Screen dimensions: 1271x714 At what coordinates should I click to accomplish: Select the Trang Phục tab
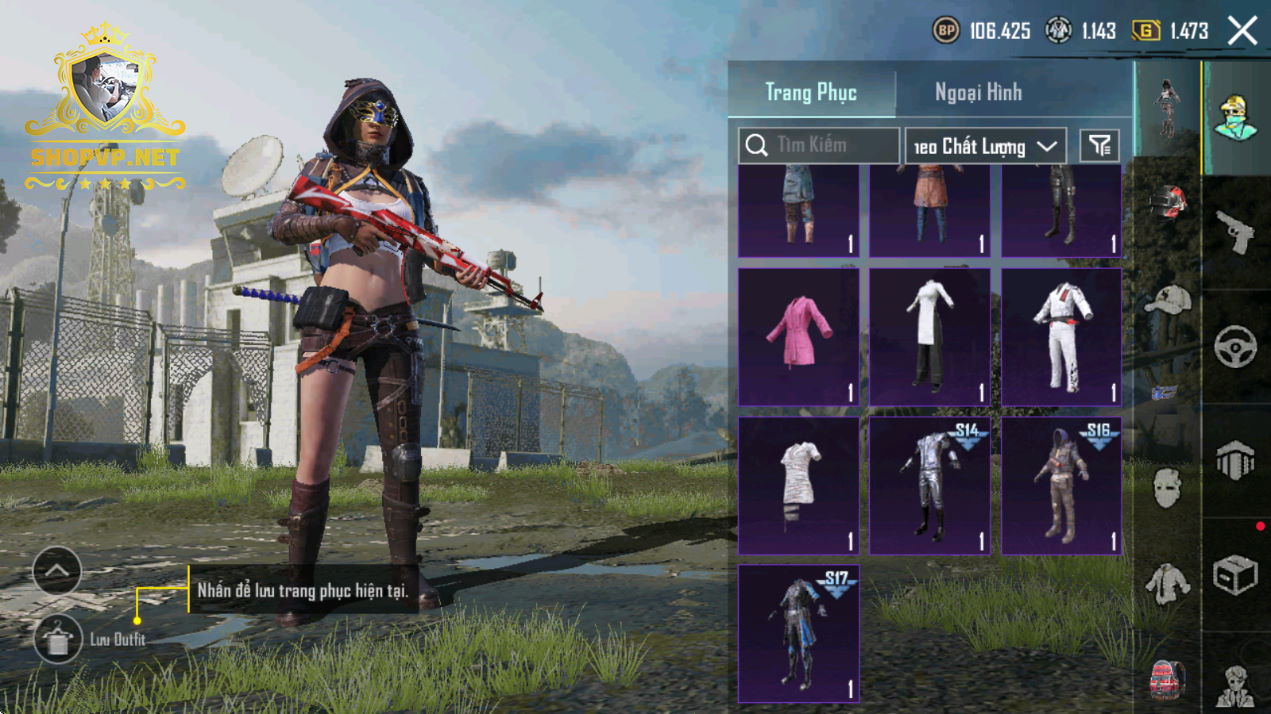(811, 93)
